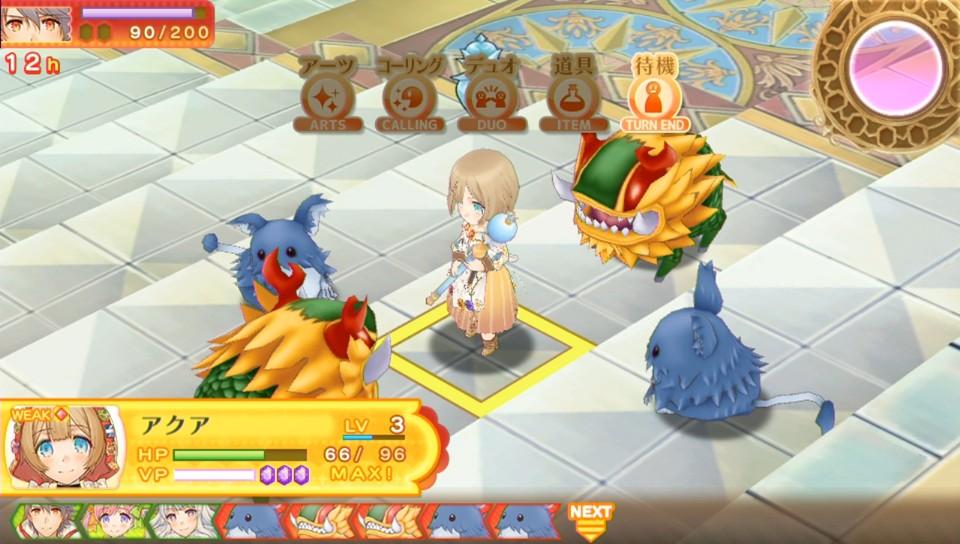
Task: Click the pink orb gauge
Action: [x=896, y=67]
